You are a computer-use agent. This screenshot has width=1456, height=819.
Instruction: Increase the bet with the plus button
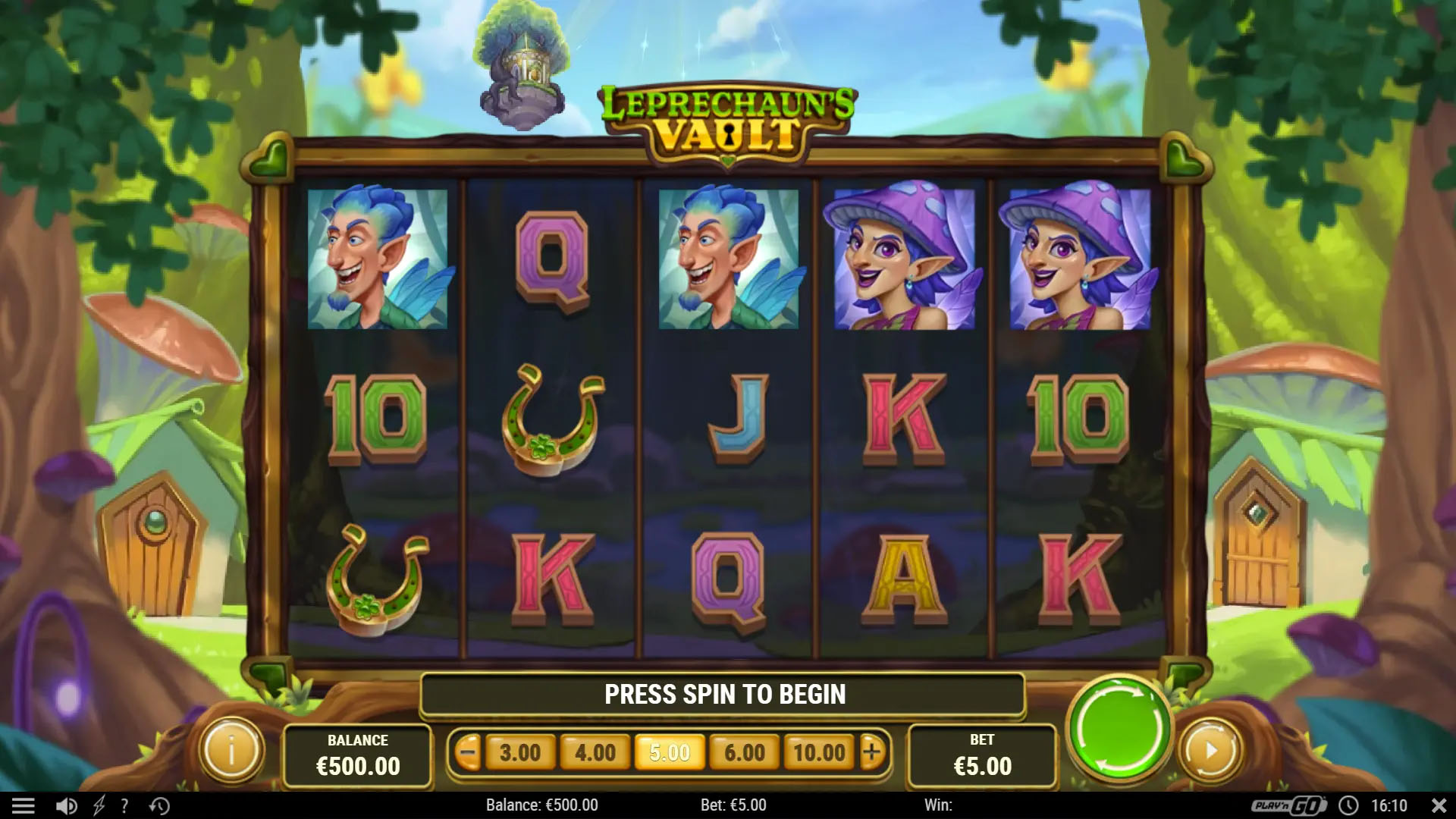(872, 752)
